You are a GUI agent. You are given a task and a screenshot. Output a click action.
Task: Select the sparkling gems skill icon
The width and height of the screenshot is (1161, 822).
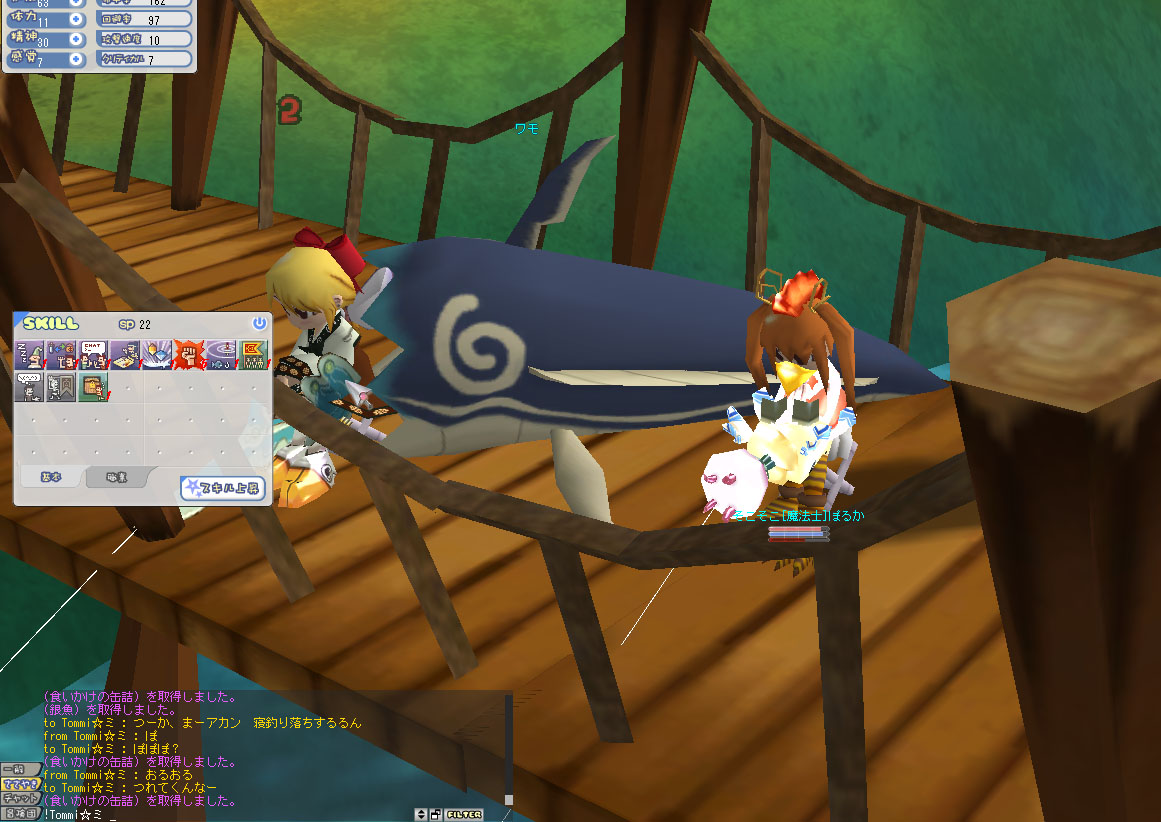coord(155,353)
